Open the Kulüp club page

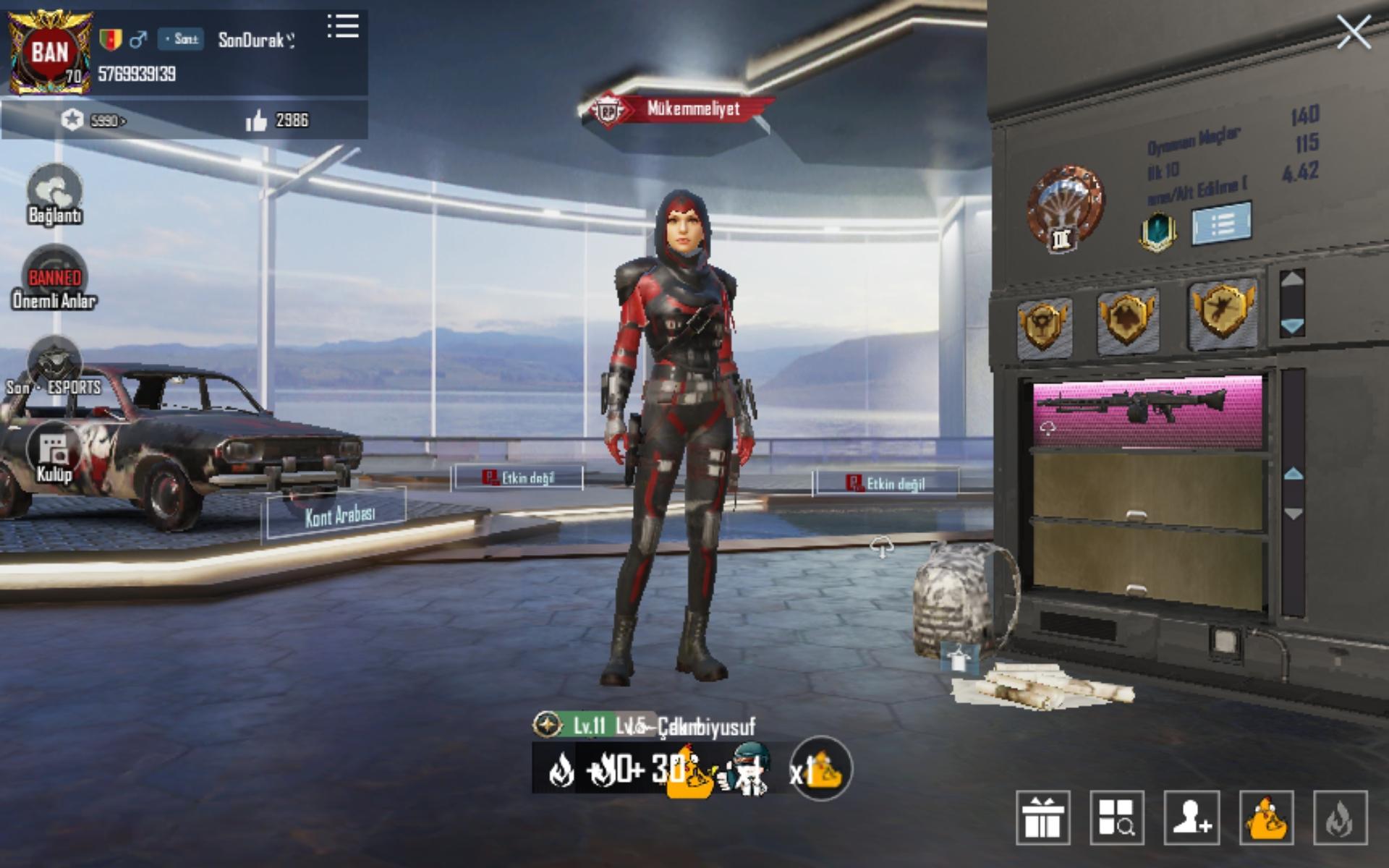click(x=54, y=452)
